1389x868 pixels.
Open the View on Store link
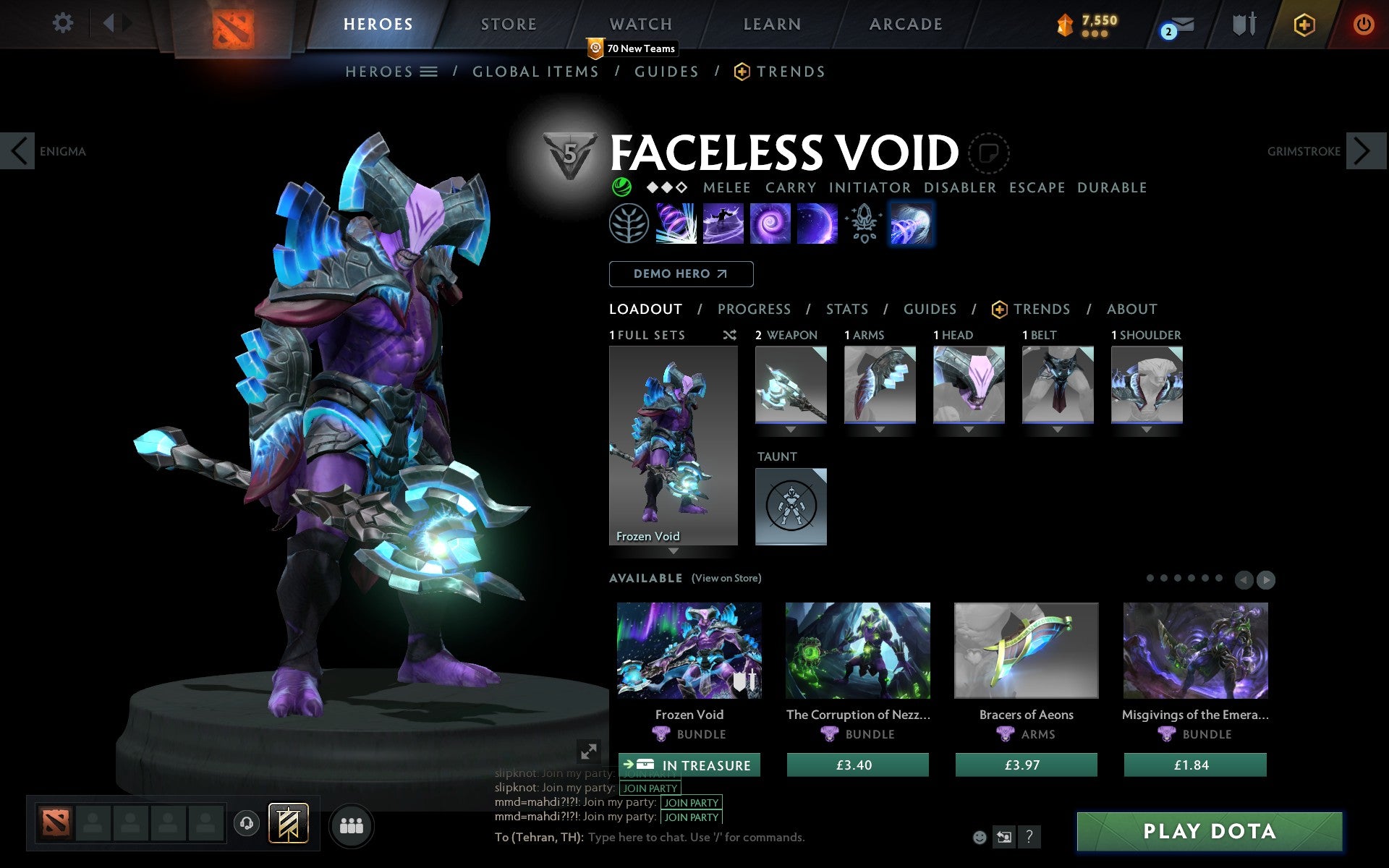726,578
